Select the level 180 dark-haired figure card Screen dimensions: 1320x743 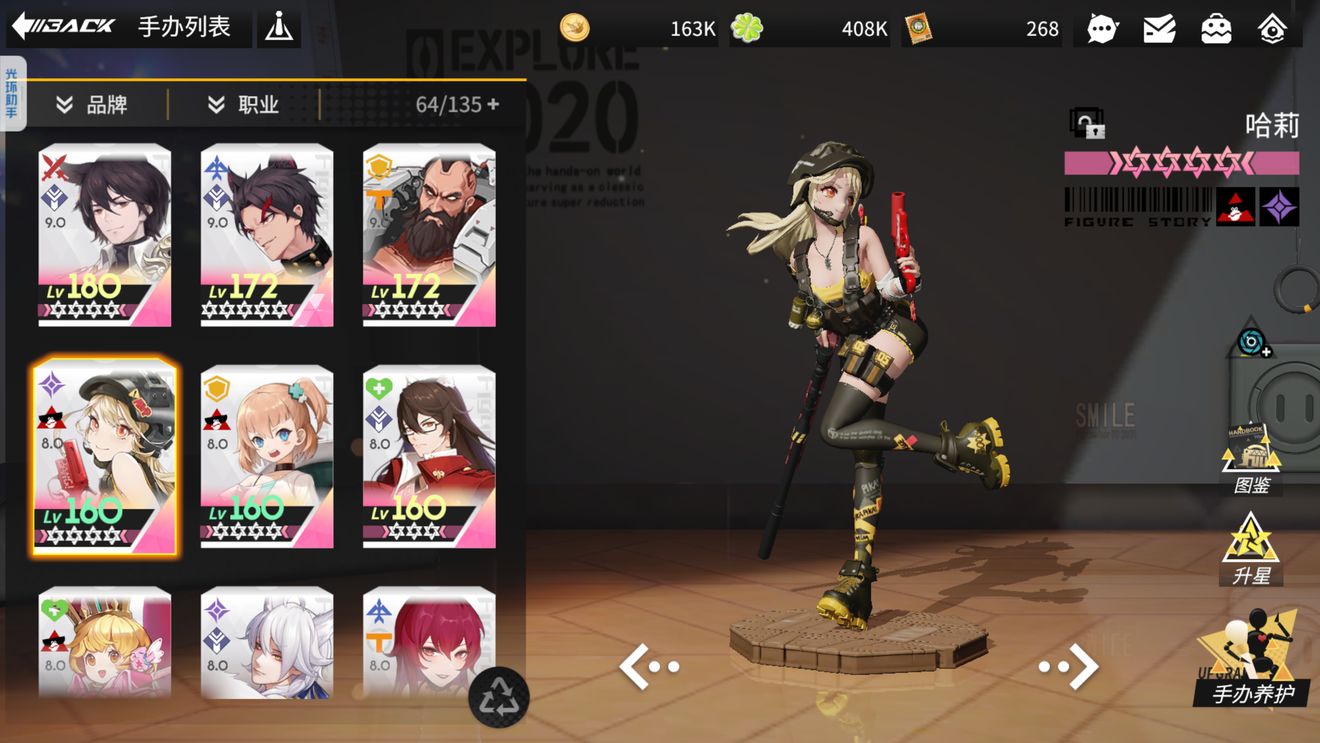point(105,235)
